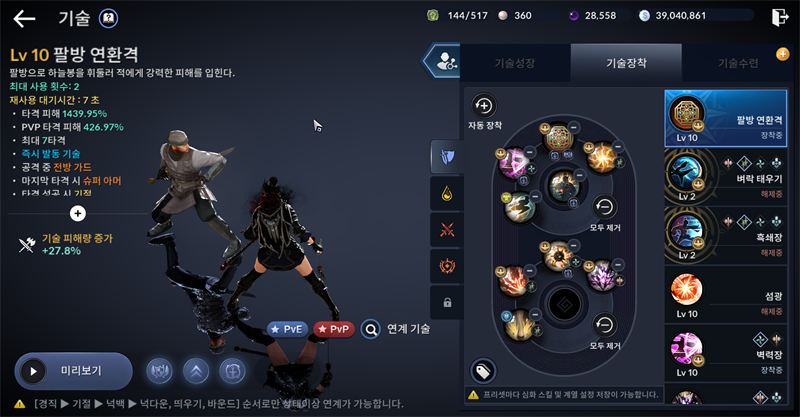Switch to the 기술성장 tab

click(516, 63)
